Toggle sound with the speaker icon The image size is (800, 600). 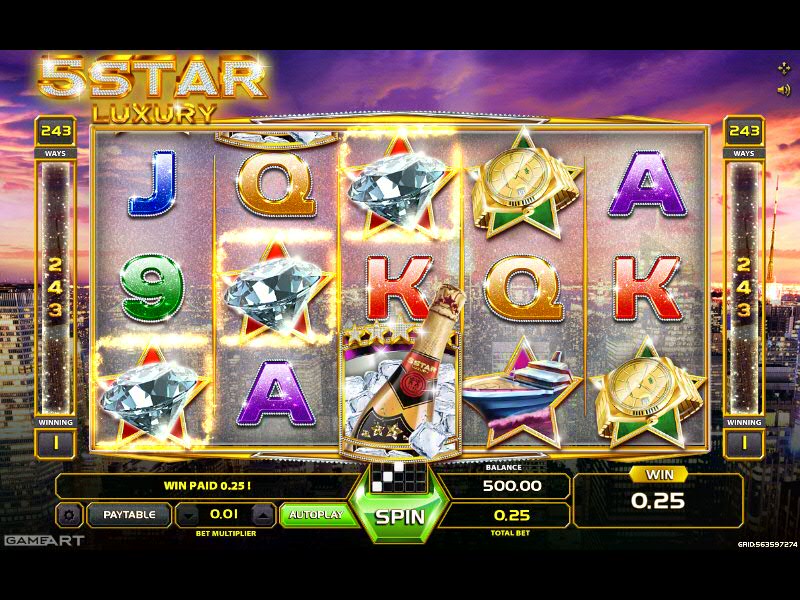pos(784,88)
